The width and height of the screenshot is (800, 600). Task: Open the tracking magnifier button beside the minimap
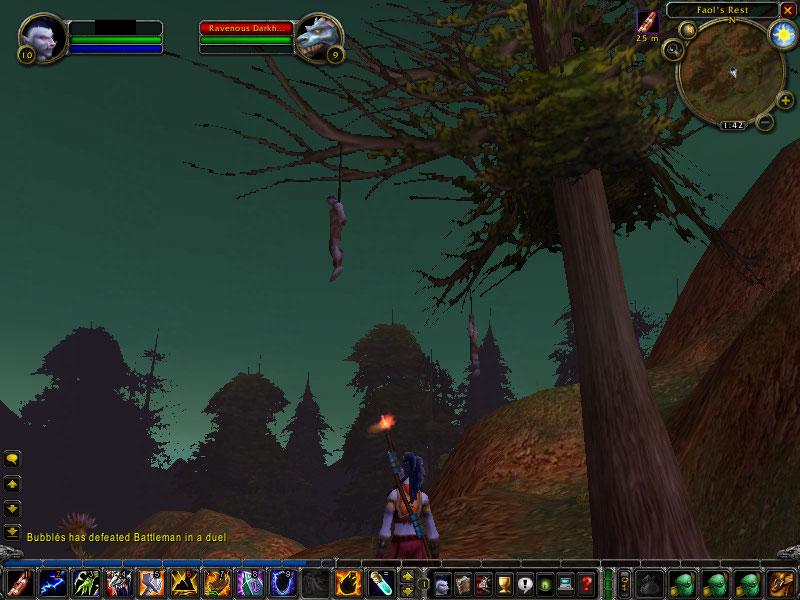coord(672,47)
